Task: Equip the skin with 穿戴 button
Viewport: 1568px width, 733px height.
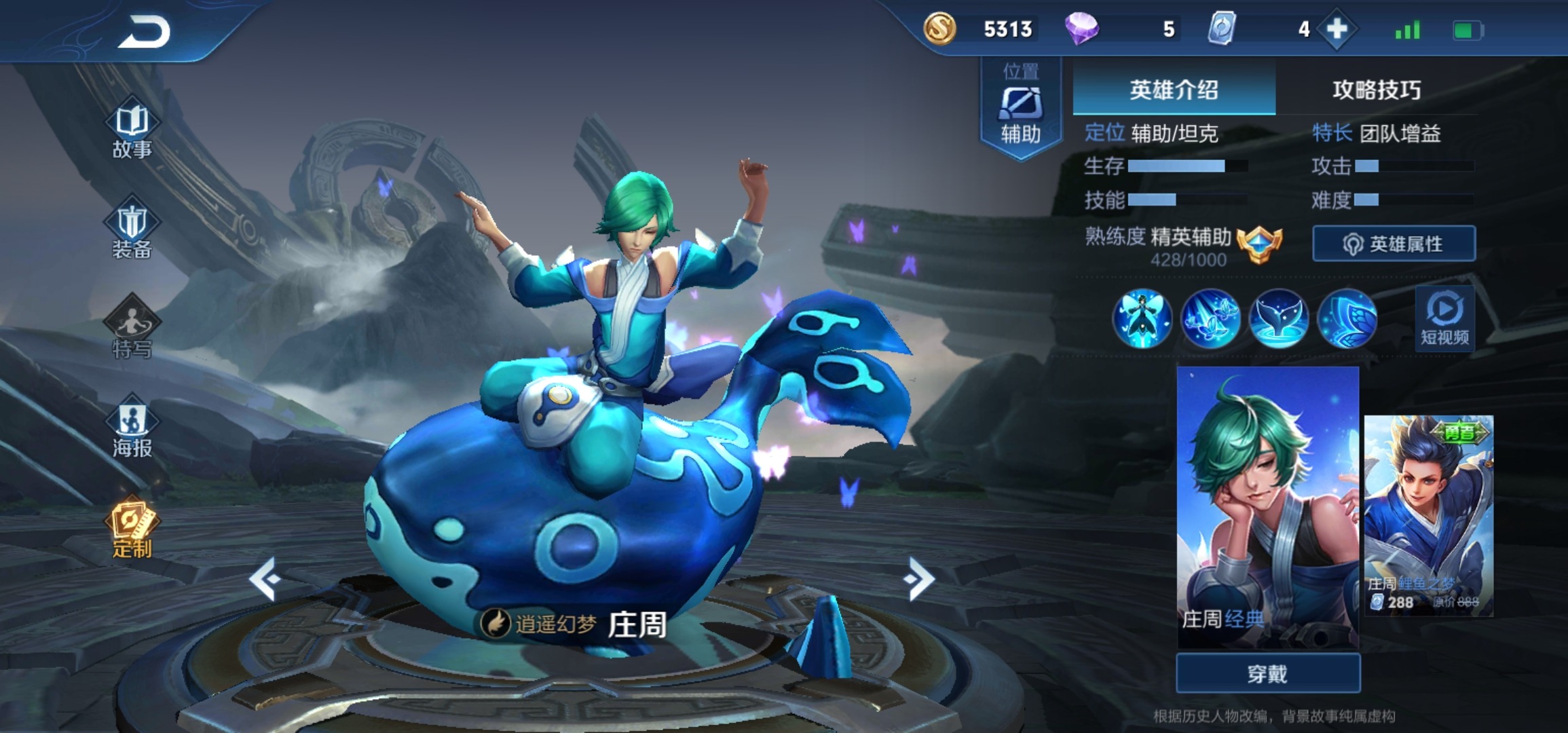Action: pos(1267,673)
